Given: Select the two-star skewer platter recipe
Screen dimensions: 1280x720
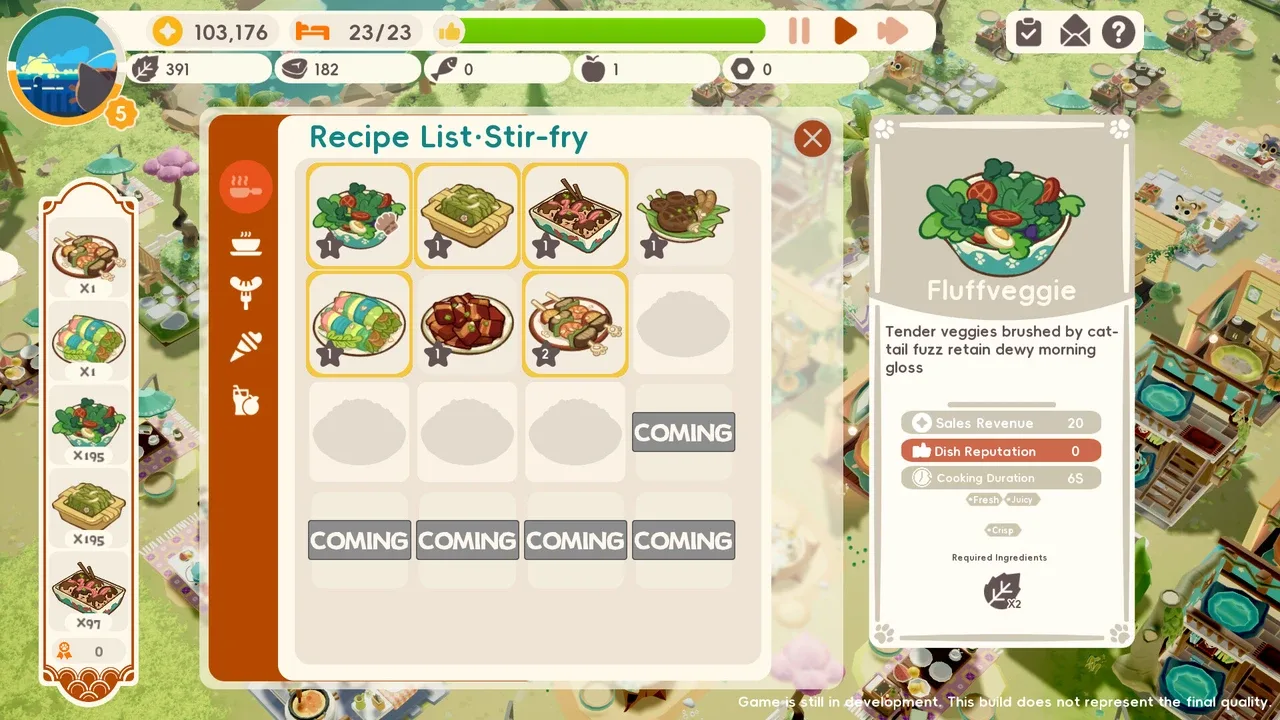Looking at the screenshot, I should (575, 324).
